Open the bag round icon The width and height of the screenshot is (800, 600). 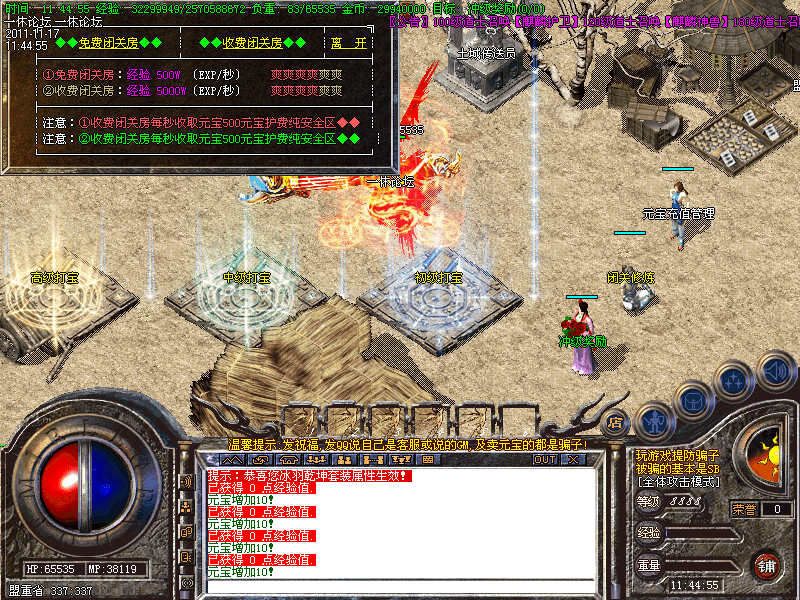tap(692, 400)
